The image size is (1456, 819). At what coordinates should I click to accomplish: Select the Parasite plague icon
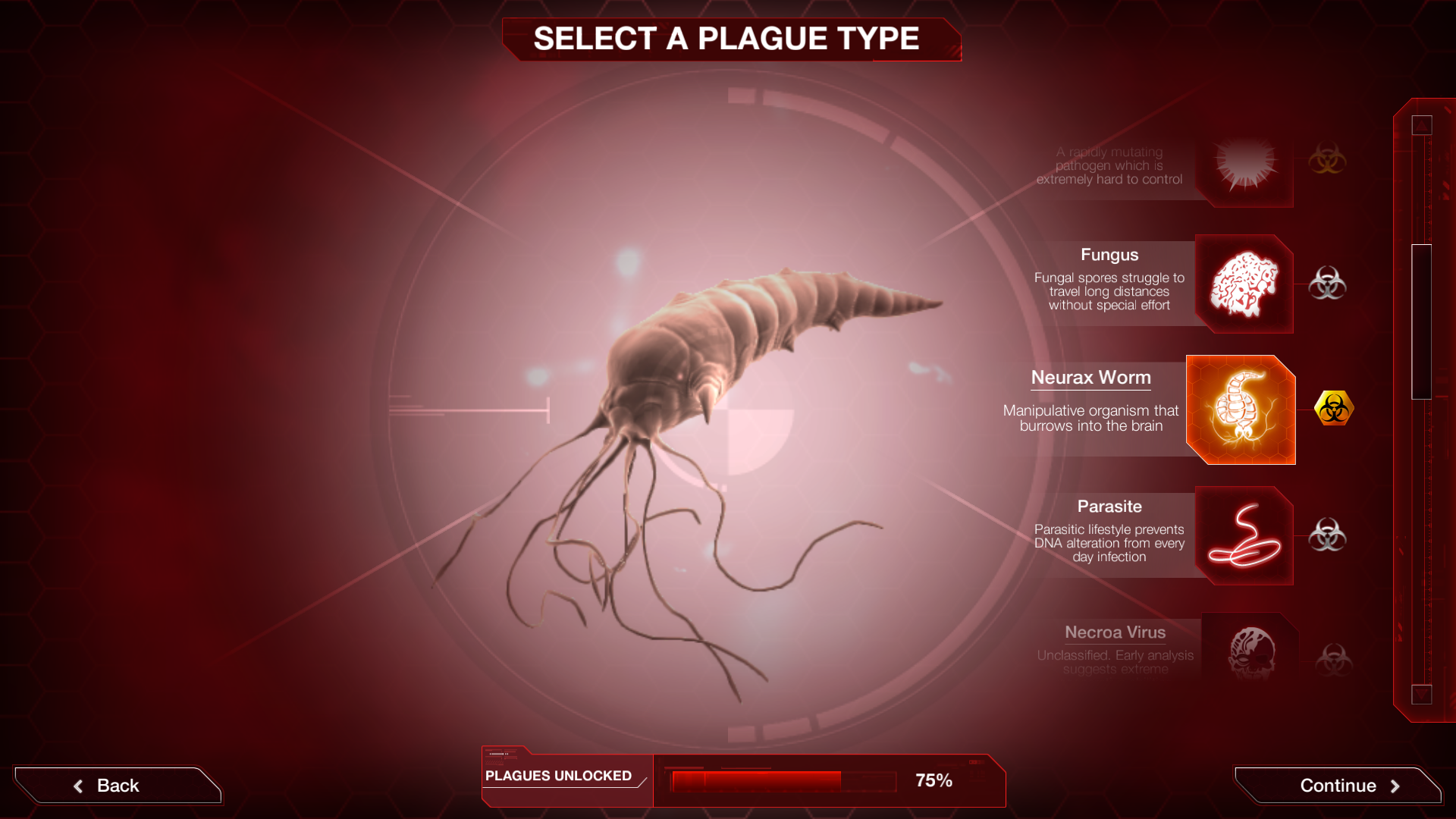pos(1244,535)
